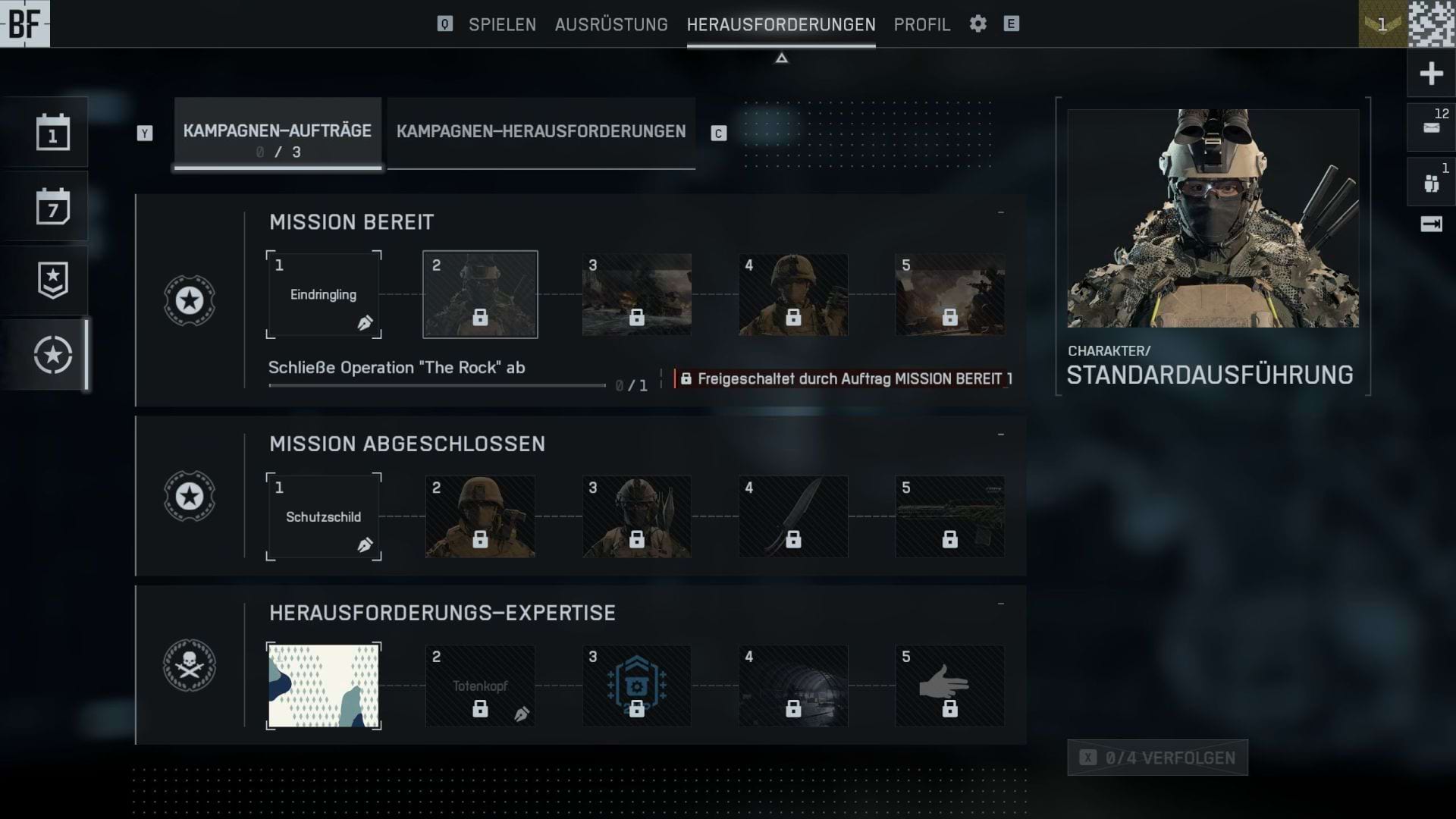Collapse the Mission Abgeschlossen section
Screen dimensions: 1456x819
[x=1001, y=435]
